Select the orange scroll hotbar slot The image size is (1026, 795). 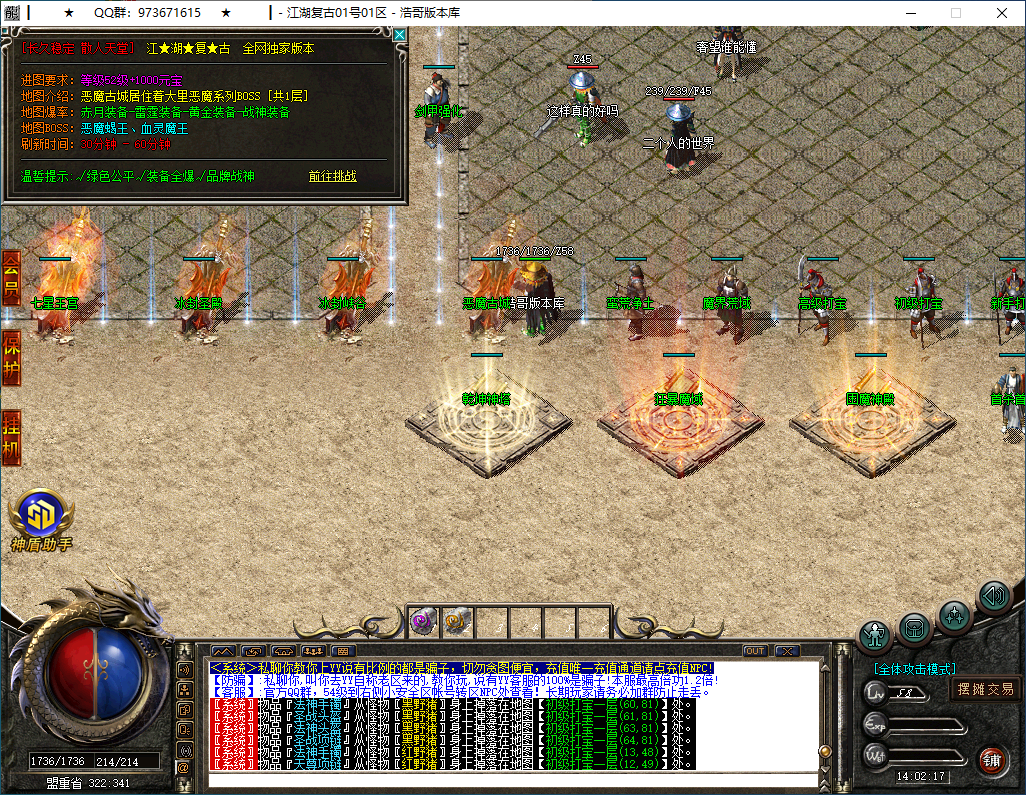[453, 622]
